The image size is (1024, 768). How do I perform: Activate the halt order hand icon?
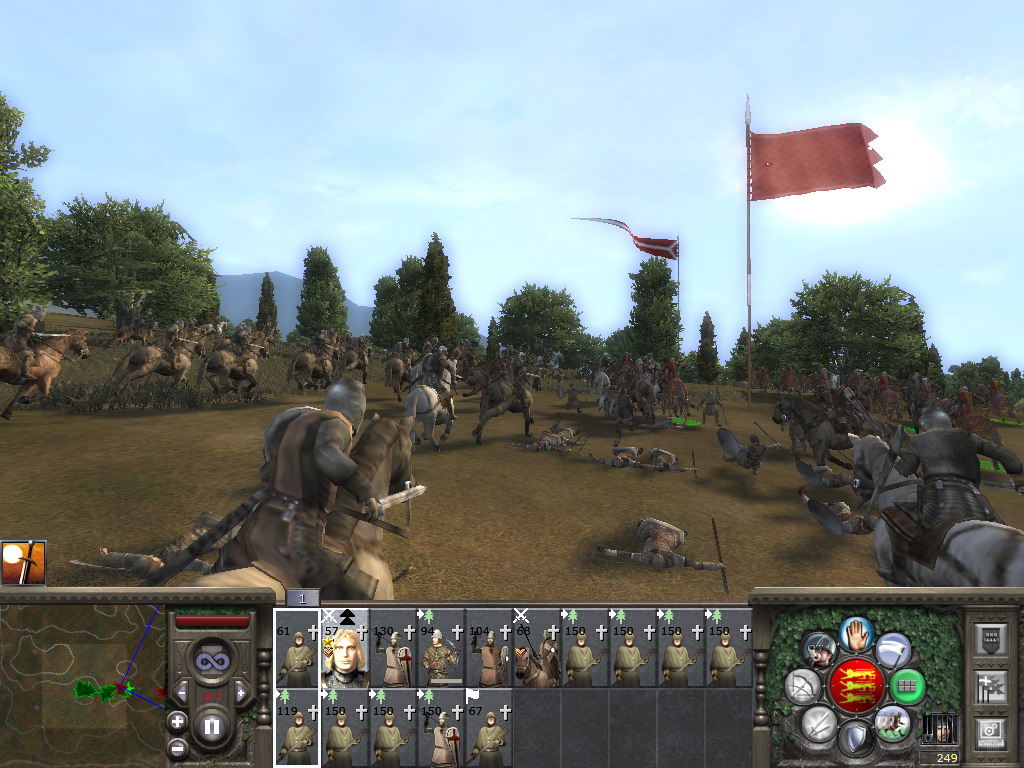coord(857,633)
